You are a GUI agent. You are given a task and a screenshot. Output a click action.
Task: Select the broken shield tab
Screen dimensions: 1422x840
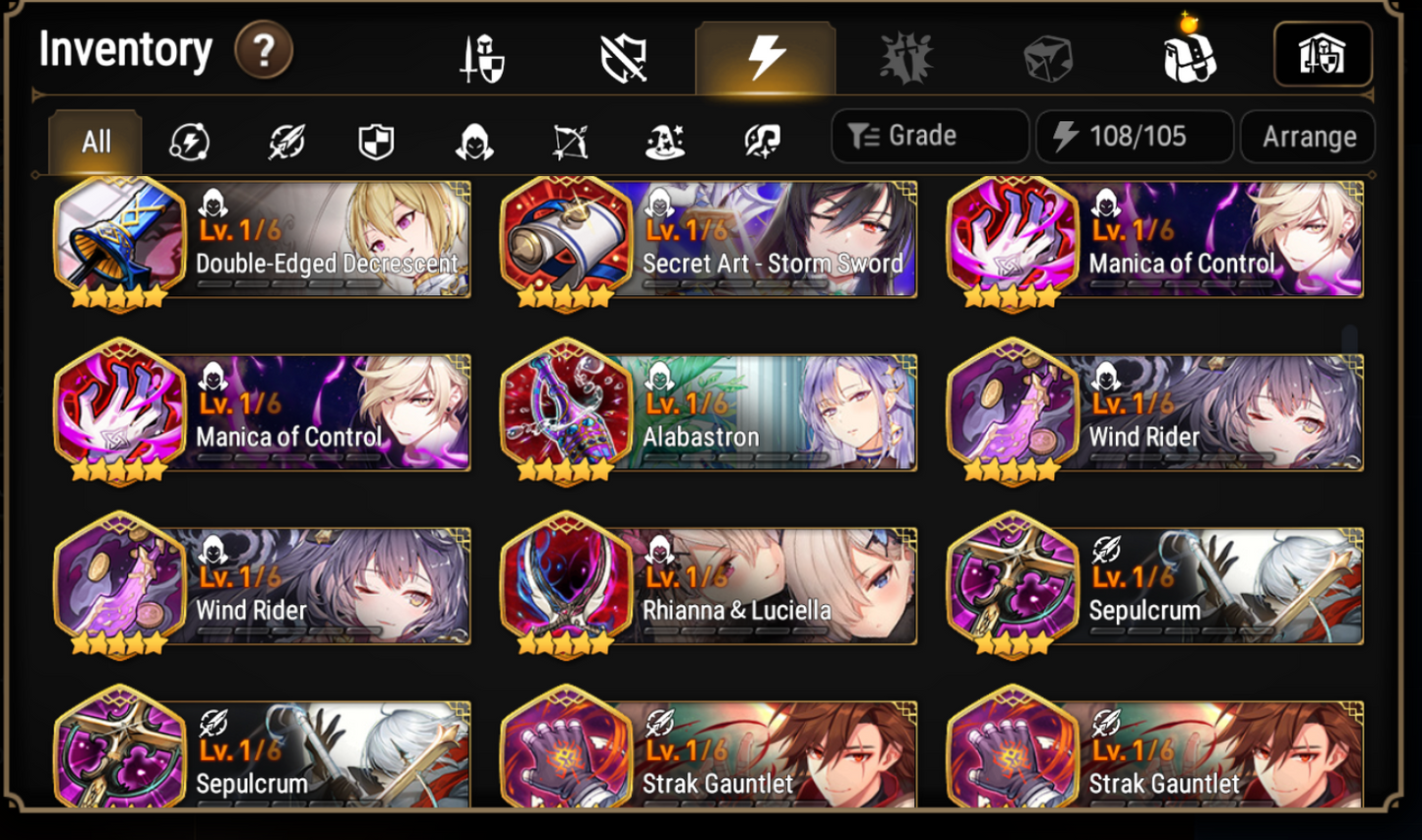tap(622, 55)
